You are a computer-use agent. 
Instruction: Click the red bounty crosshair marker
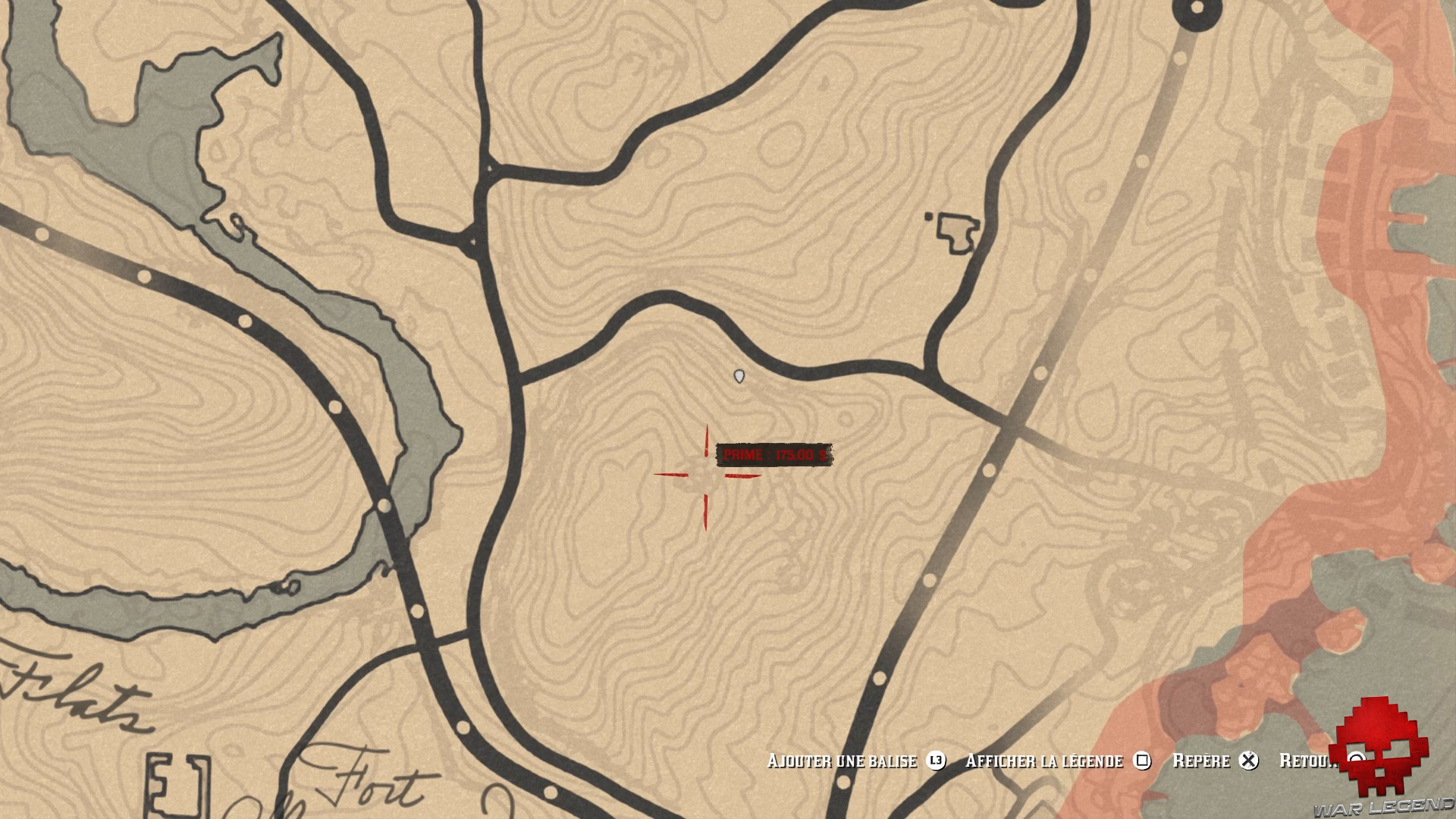708,476
